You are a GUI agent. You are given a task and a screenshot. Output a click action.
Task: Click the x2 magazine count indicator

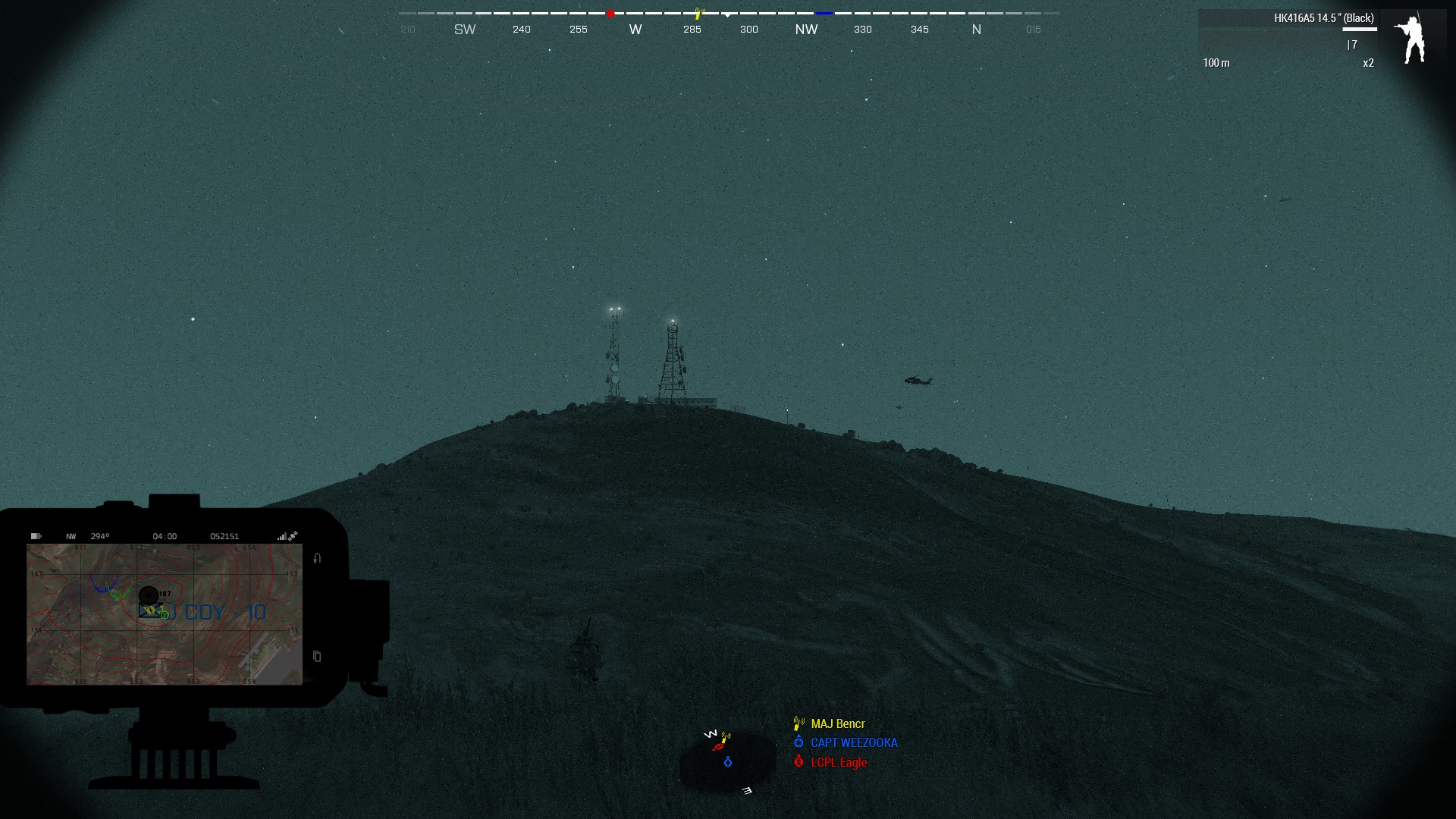[1368, 63]
